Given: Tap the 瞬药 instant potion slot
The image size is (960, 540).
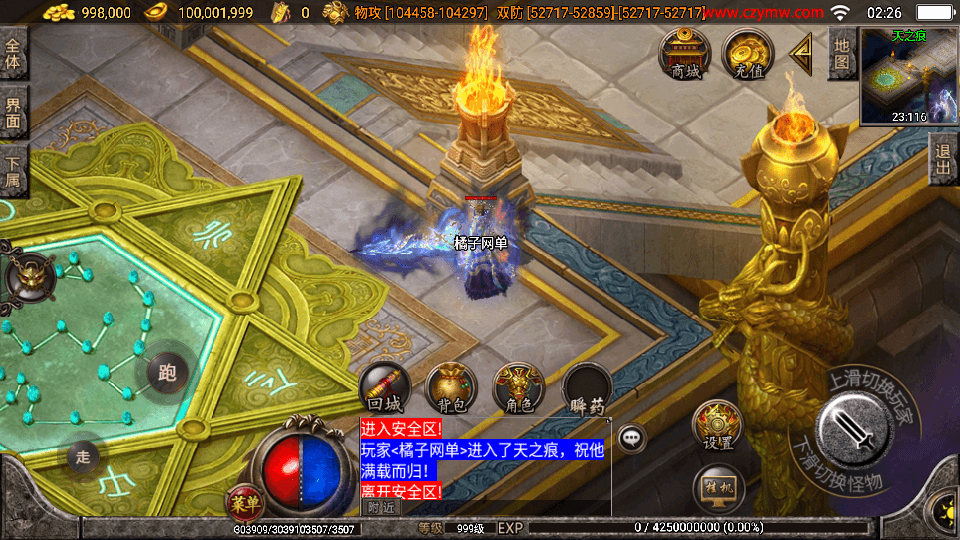Looking at the screenshot, I should 587,388.
